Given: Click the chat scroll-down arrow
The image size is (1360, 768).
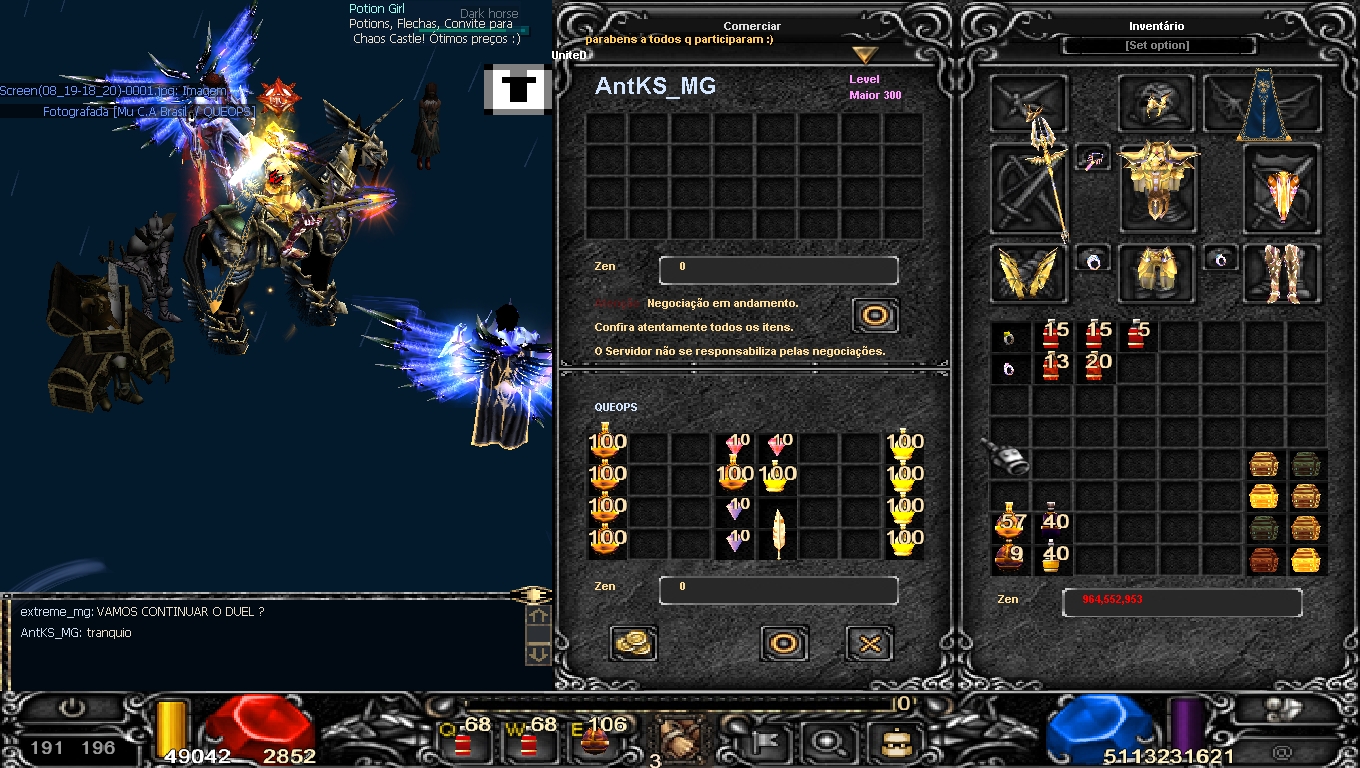Looking at the screenshot, I should [538, 652].
